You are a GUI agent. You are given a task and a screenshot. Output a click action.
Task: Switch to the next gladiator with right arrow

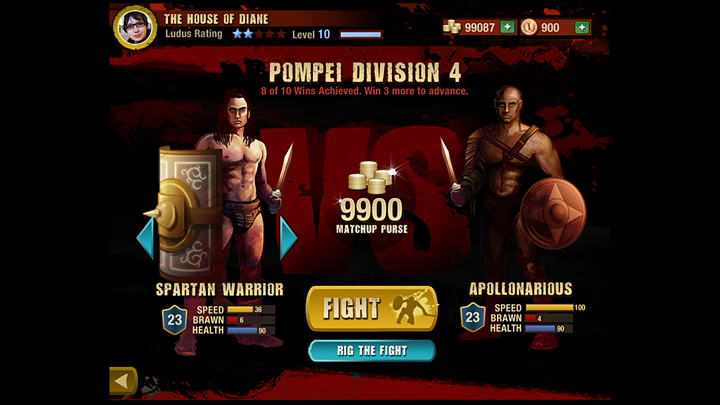pos(288,238)
